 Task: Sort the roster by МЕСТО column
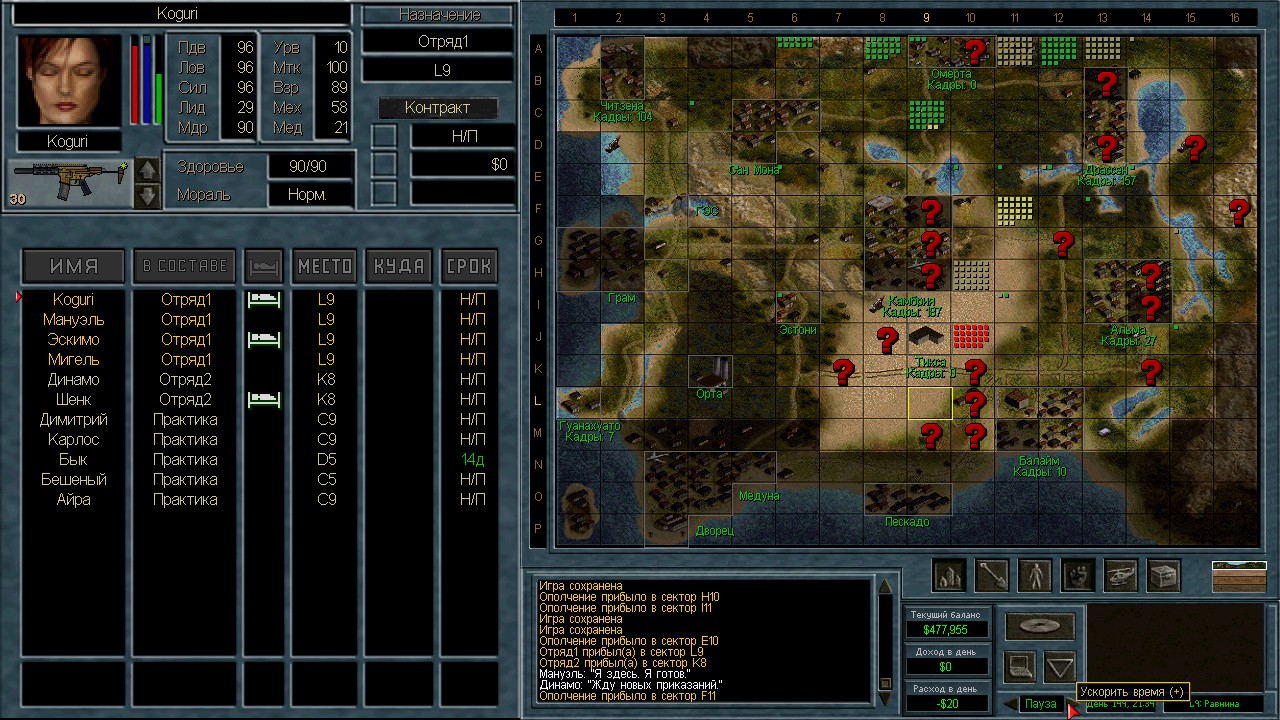coord(325,266)
